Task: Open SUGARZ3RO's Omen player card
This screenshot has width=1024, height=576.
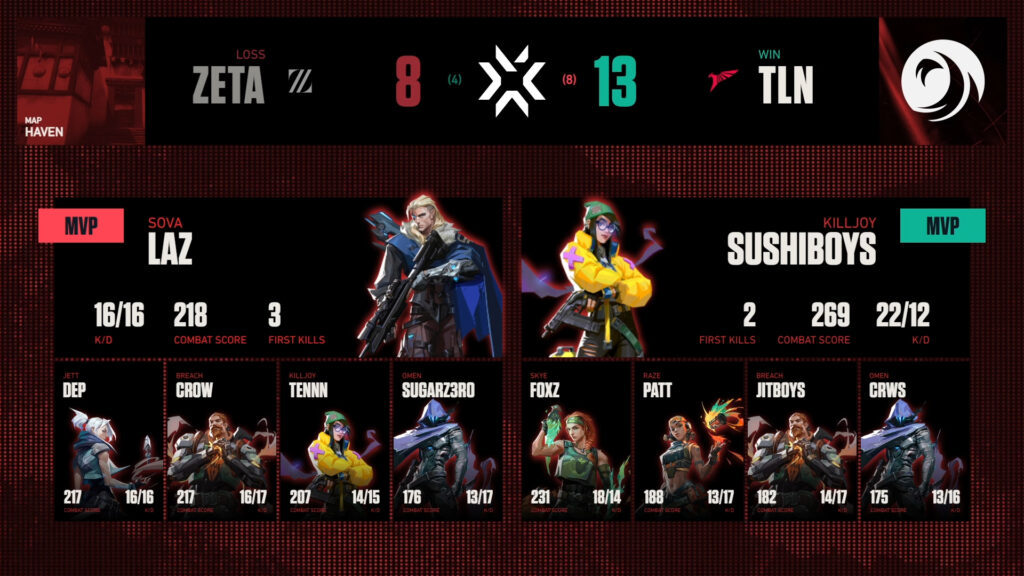Action: pos(444,442)
